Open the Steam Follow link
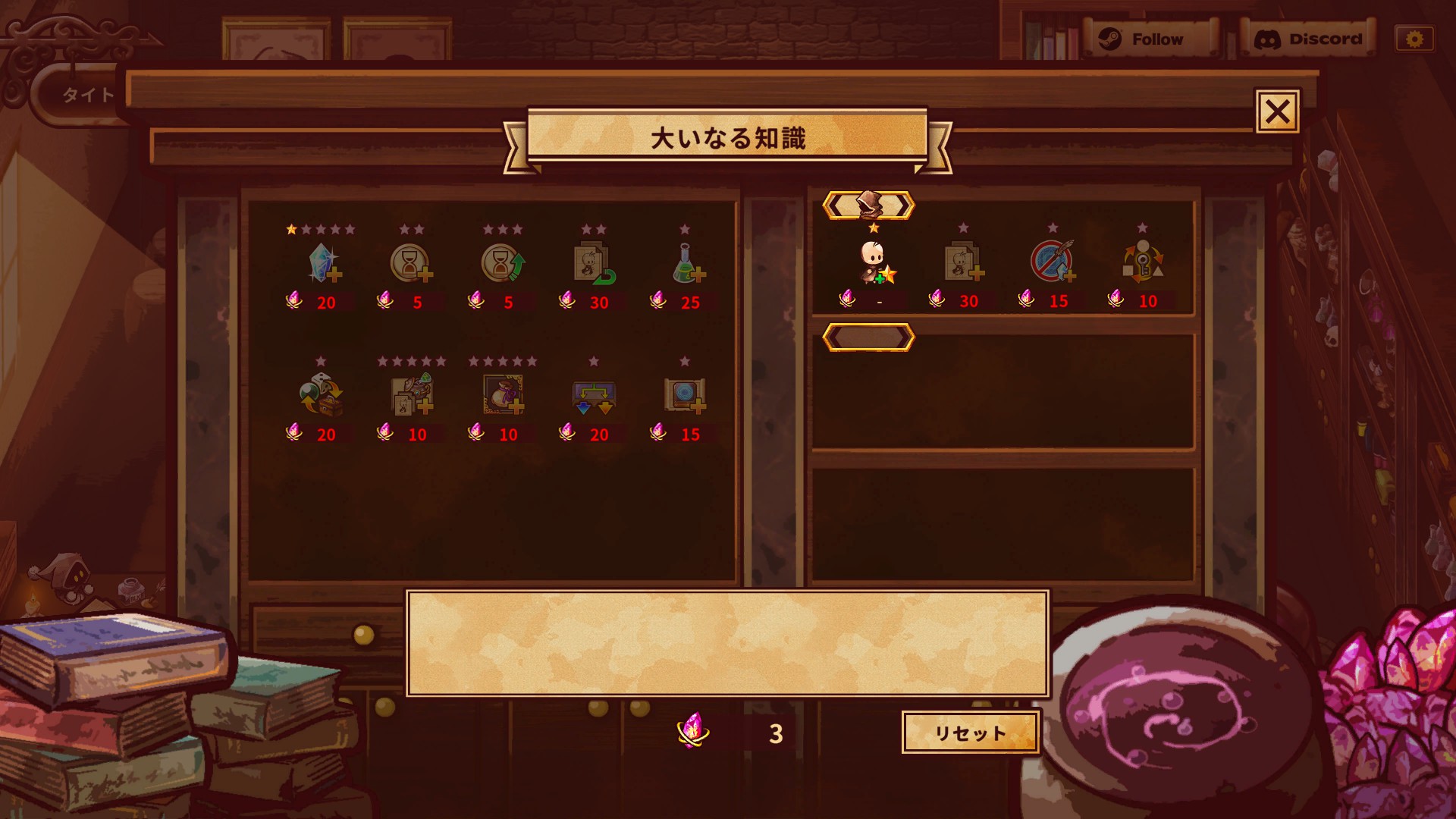 (1144, 39)
